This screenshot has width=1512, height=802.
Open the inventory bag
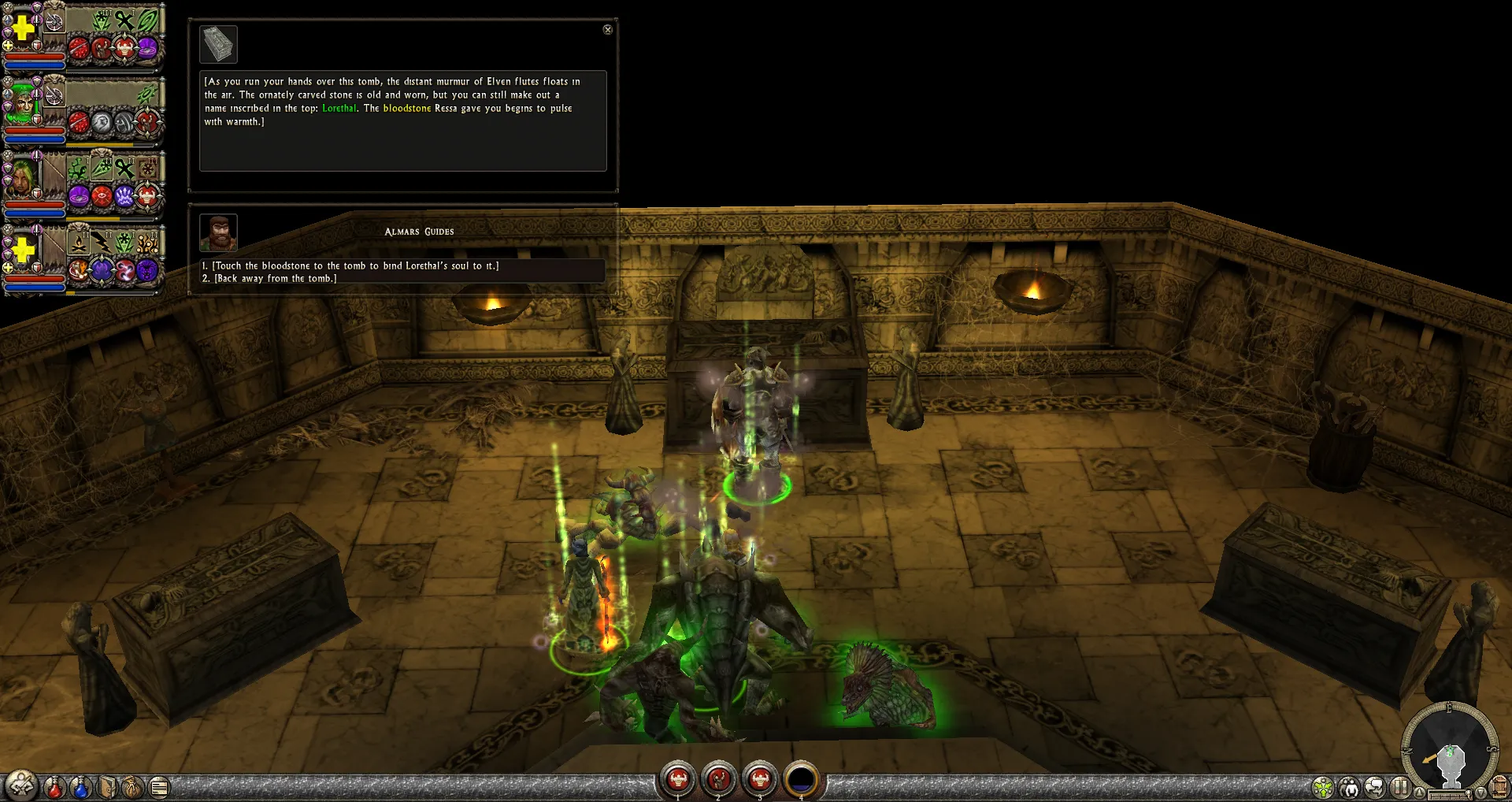tap(133, 786)
